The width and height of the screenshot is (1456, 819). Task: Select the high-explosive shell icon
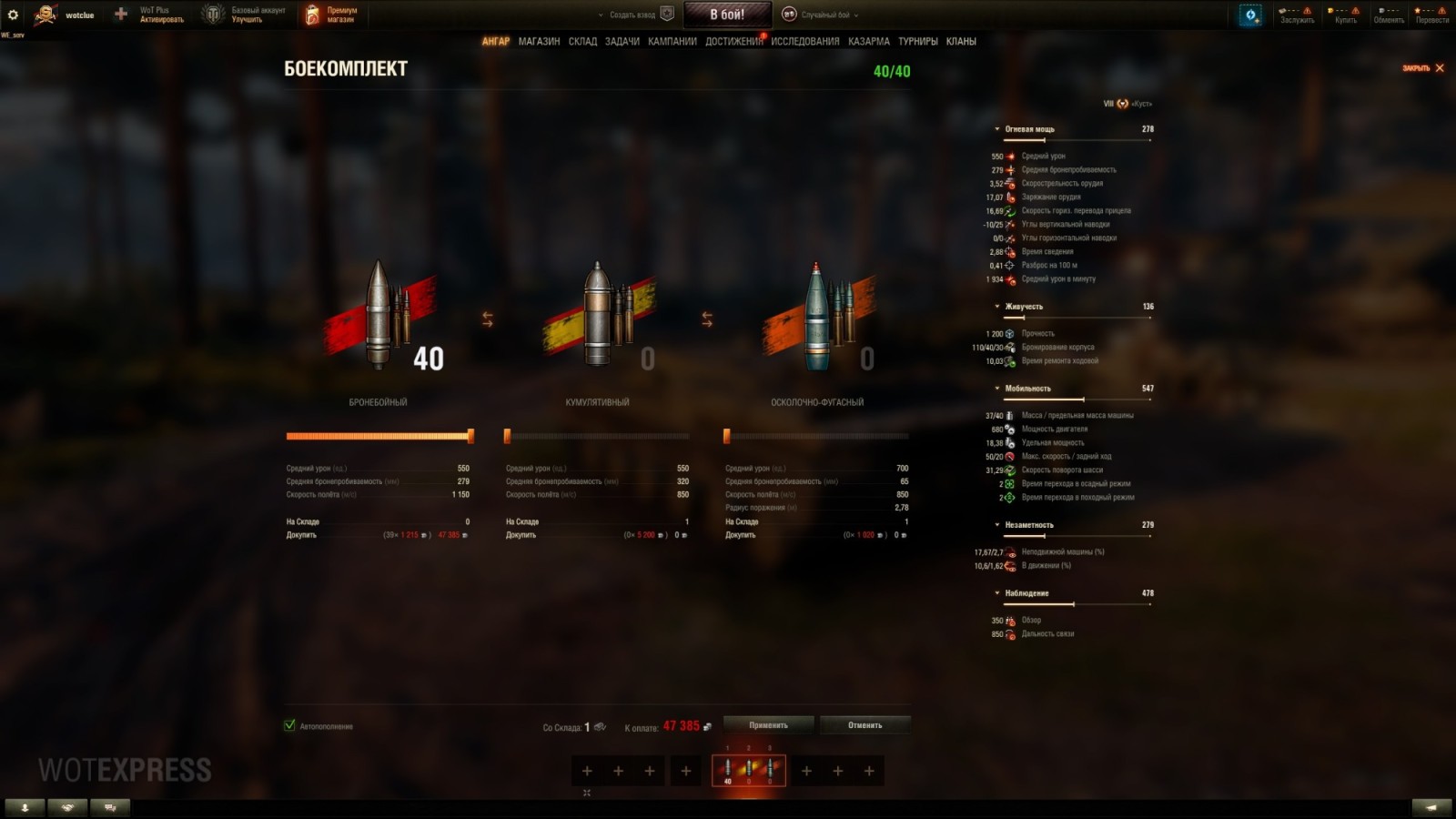click(817, 314)
